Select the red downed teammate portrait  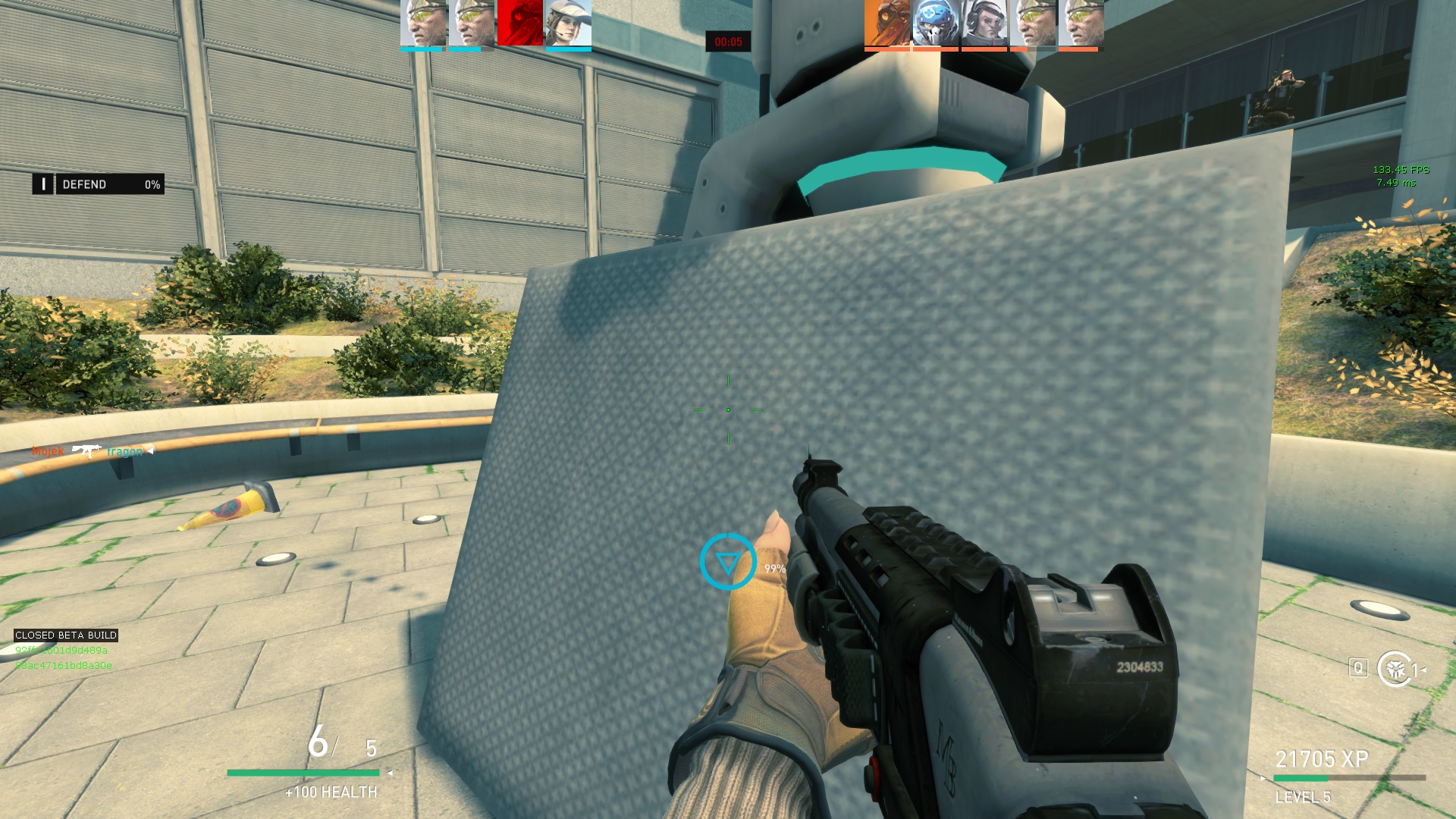coord(519,23)
